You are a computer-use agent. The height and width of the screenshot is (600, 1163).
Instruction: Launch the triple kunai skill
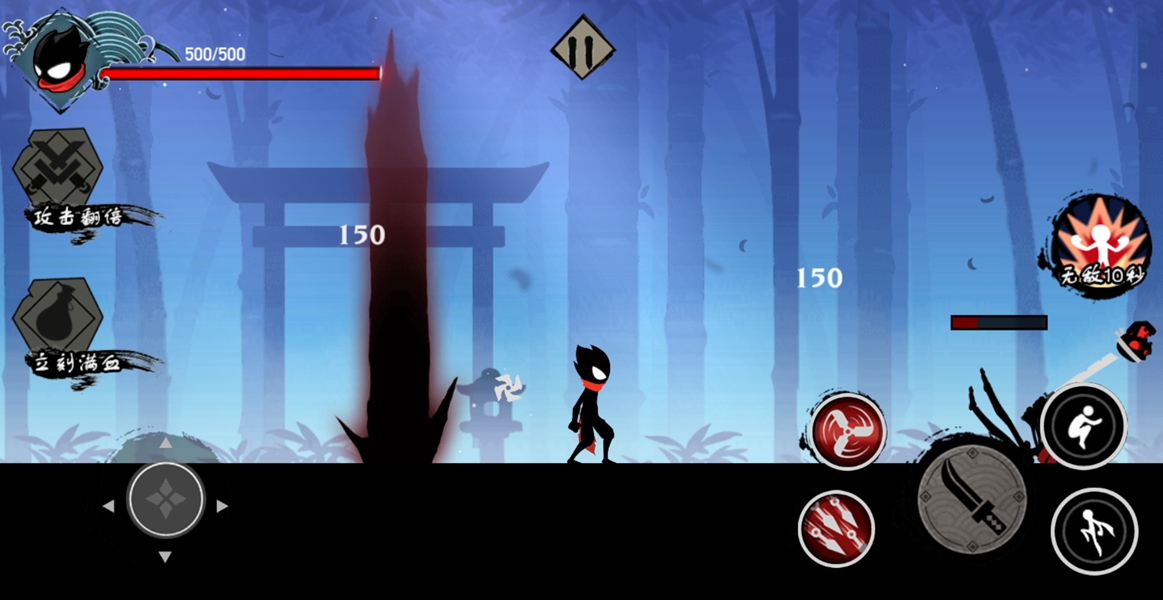tap(837, 529)
